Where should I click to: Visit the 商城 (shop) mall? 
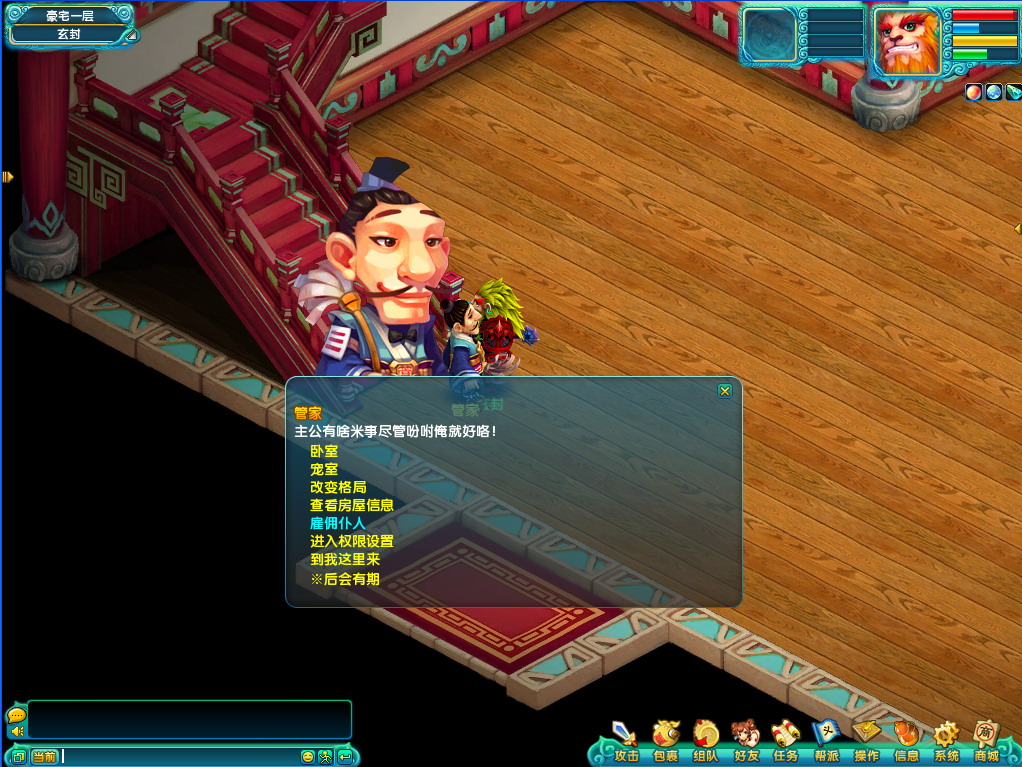coord(987,739)
